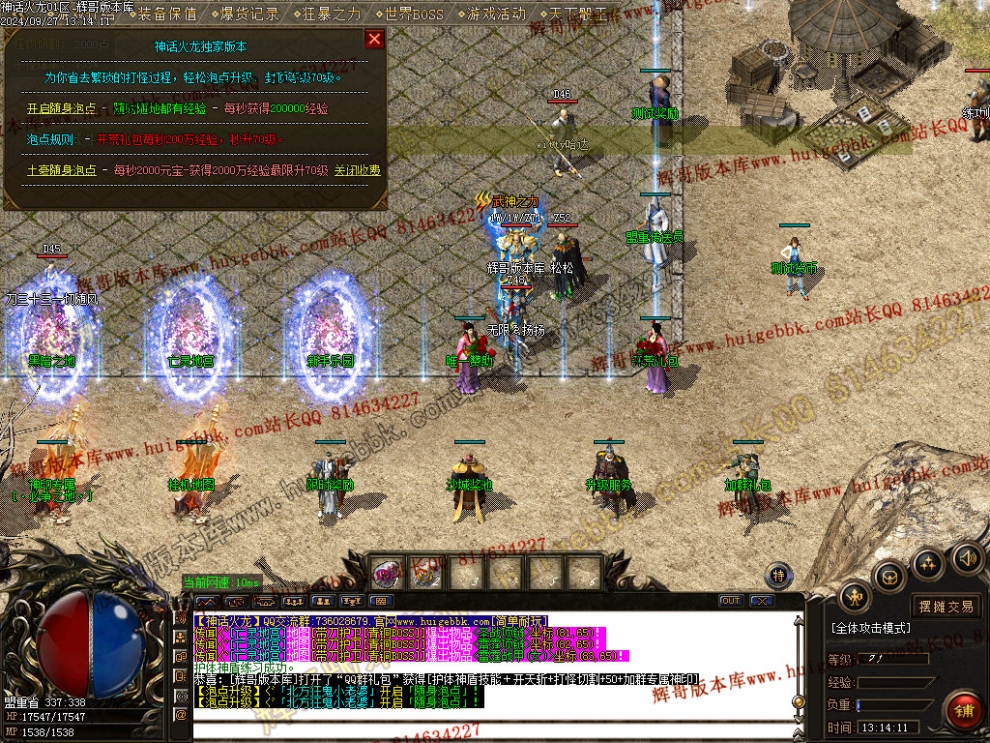Close the 神话火龙 info dialog
The width and height of the screenshot is (990, 743).
tap(374, 39)
